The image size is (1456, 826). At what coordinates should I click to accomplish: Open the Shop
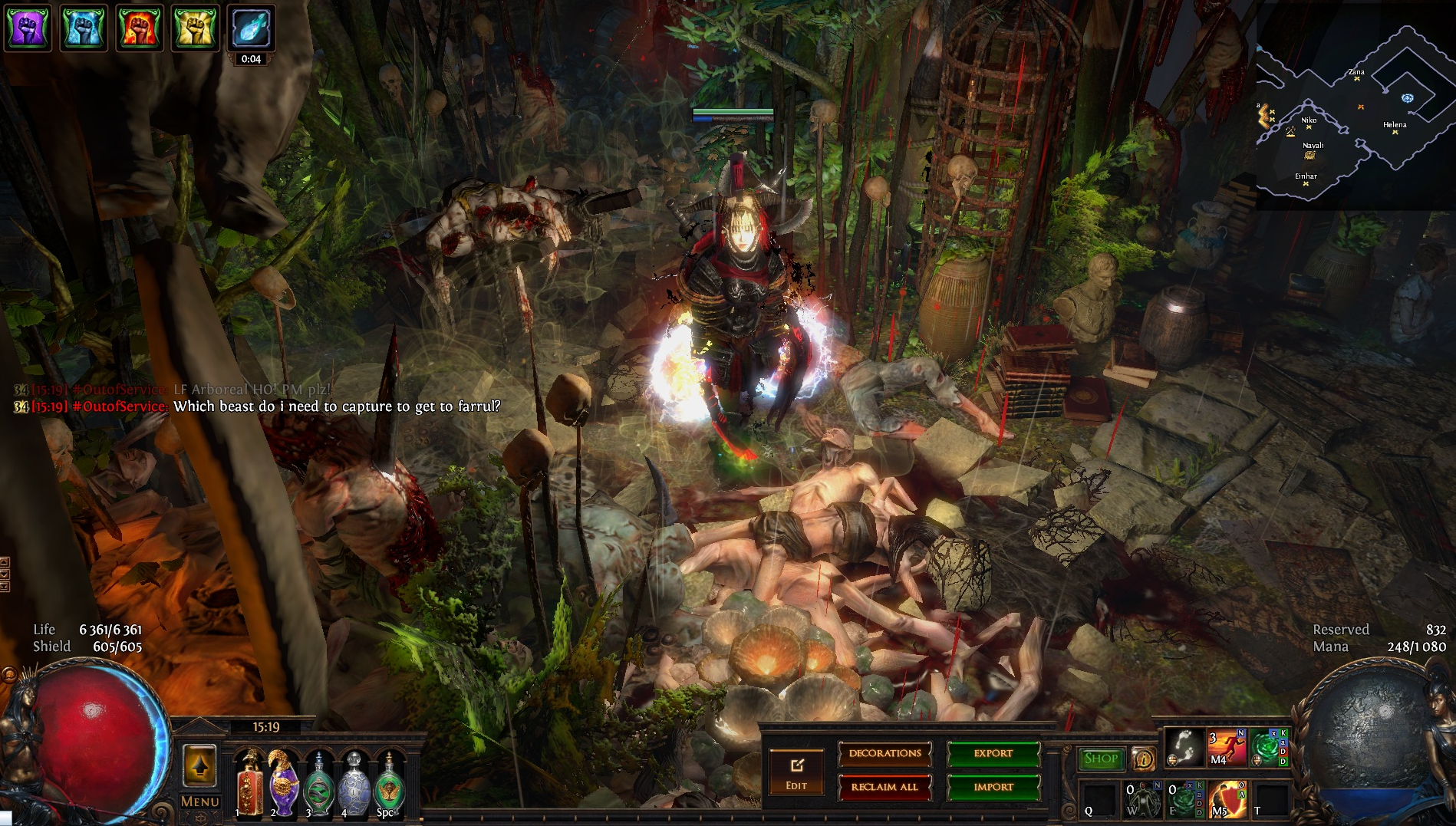point(1101,759)
